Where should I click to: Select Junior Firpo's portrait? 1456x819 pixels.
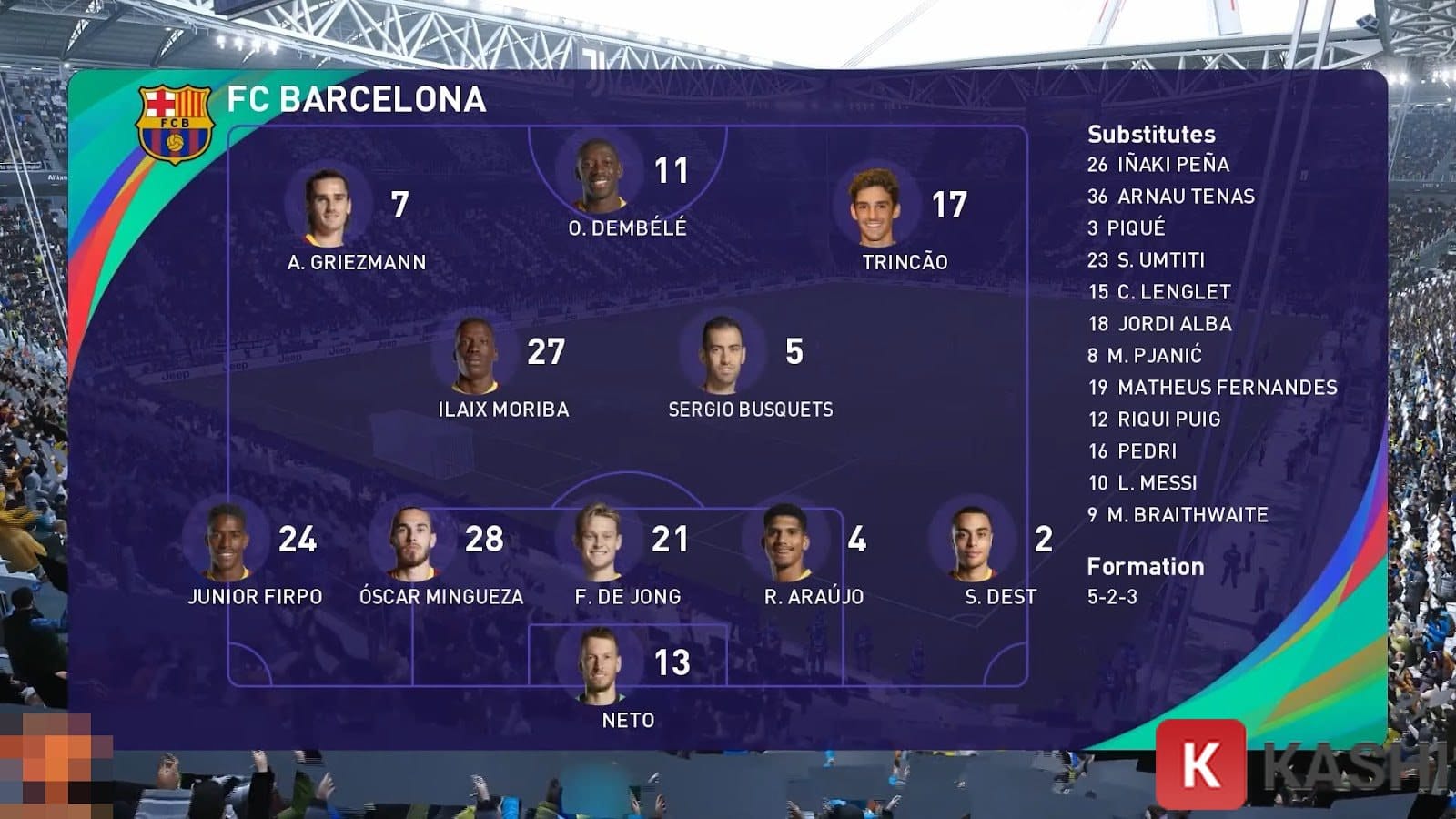(227, 542)
